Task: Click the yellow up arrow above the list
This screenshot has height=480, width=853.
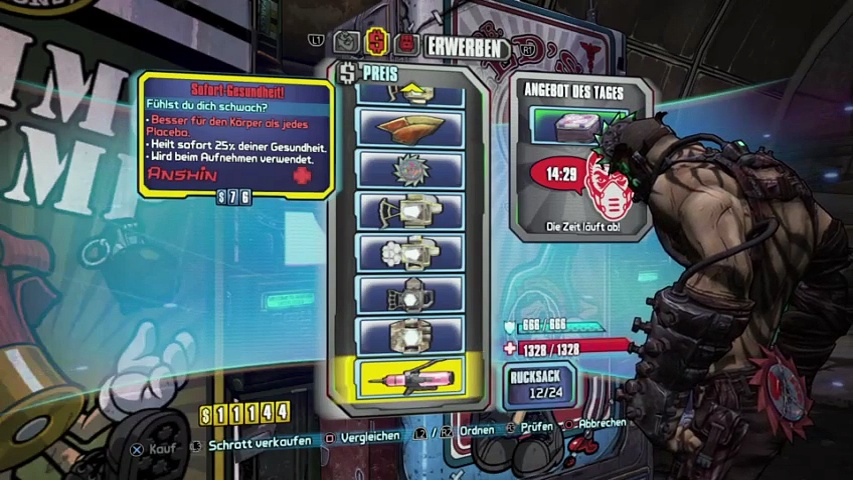Action: coord(410,93)
